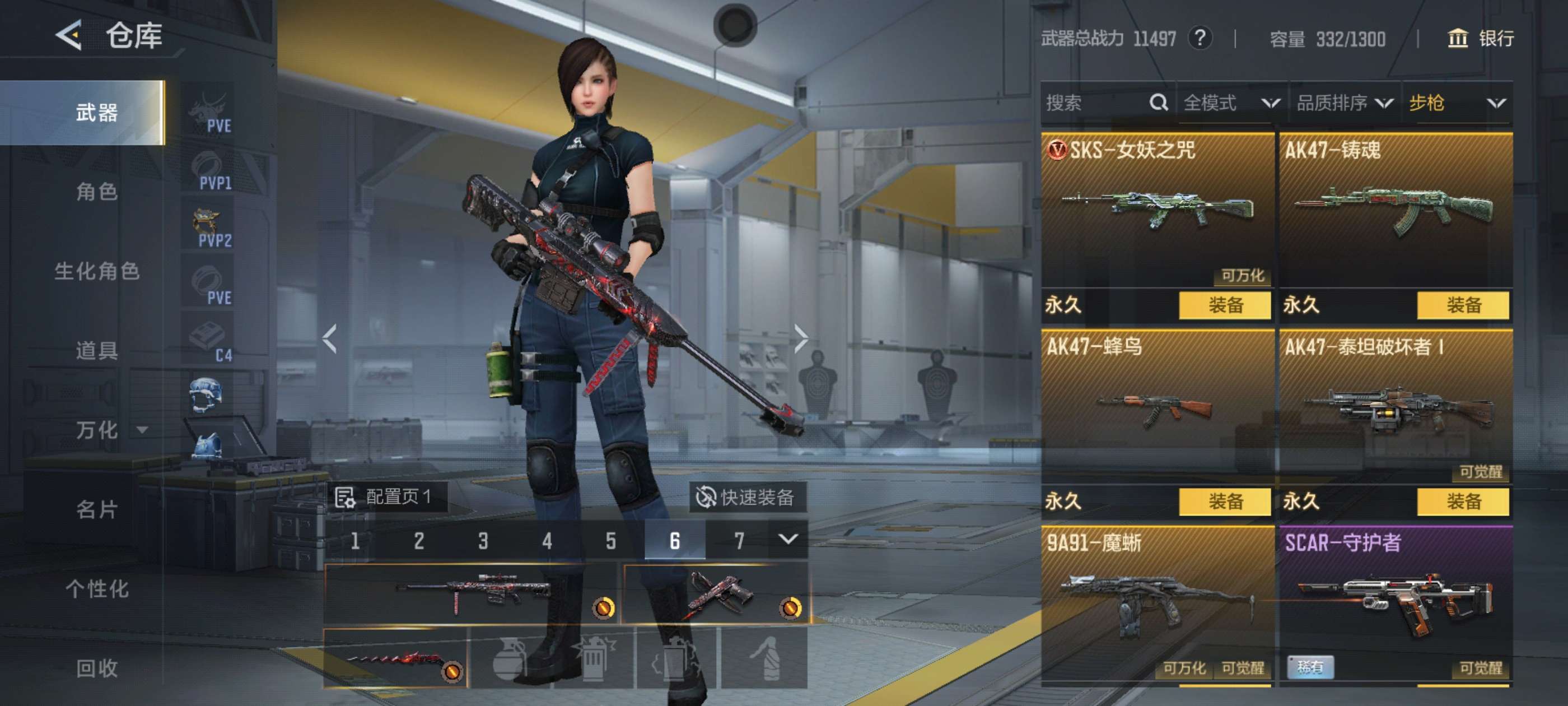Expand the 万化 category
1568x706 pixels.
pos(110,430)
